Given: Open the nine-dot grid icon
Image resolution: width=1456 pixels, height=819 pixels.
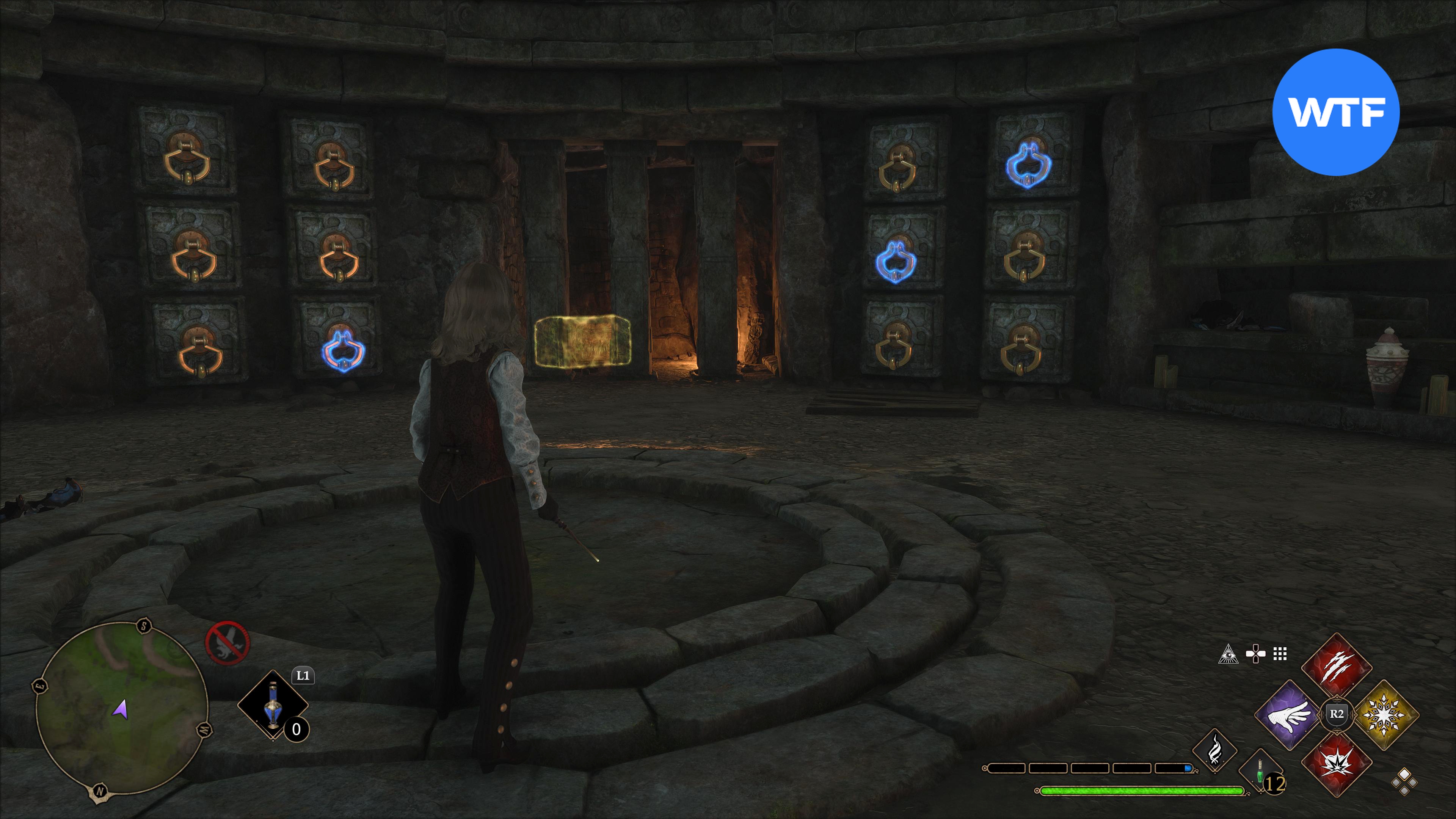Looking at the screenshot, I should (x=1280, y=654).
